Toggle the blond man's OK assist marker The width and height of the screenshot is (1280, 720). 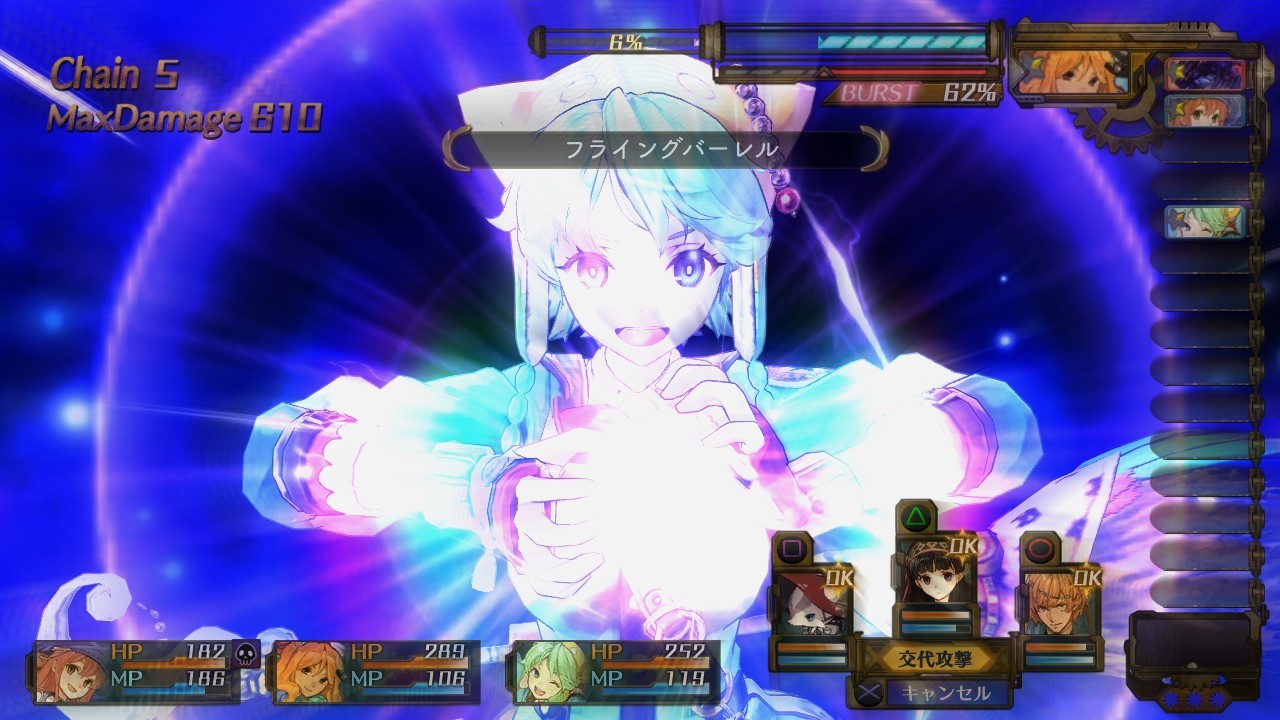pos(1090,578)
